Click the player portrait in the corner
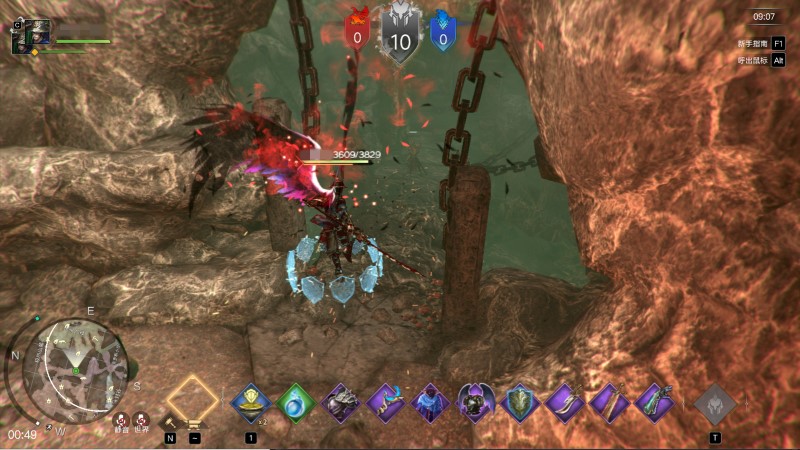The width and height of the screenshot is (800, 450). click(x=31, y=36)
